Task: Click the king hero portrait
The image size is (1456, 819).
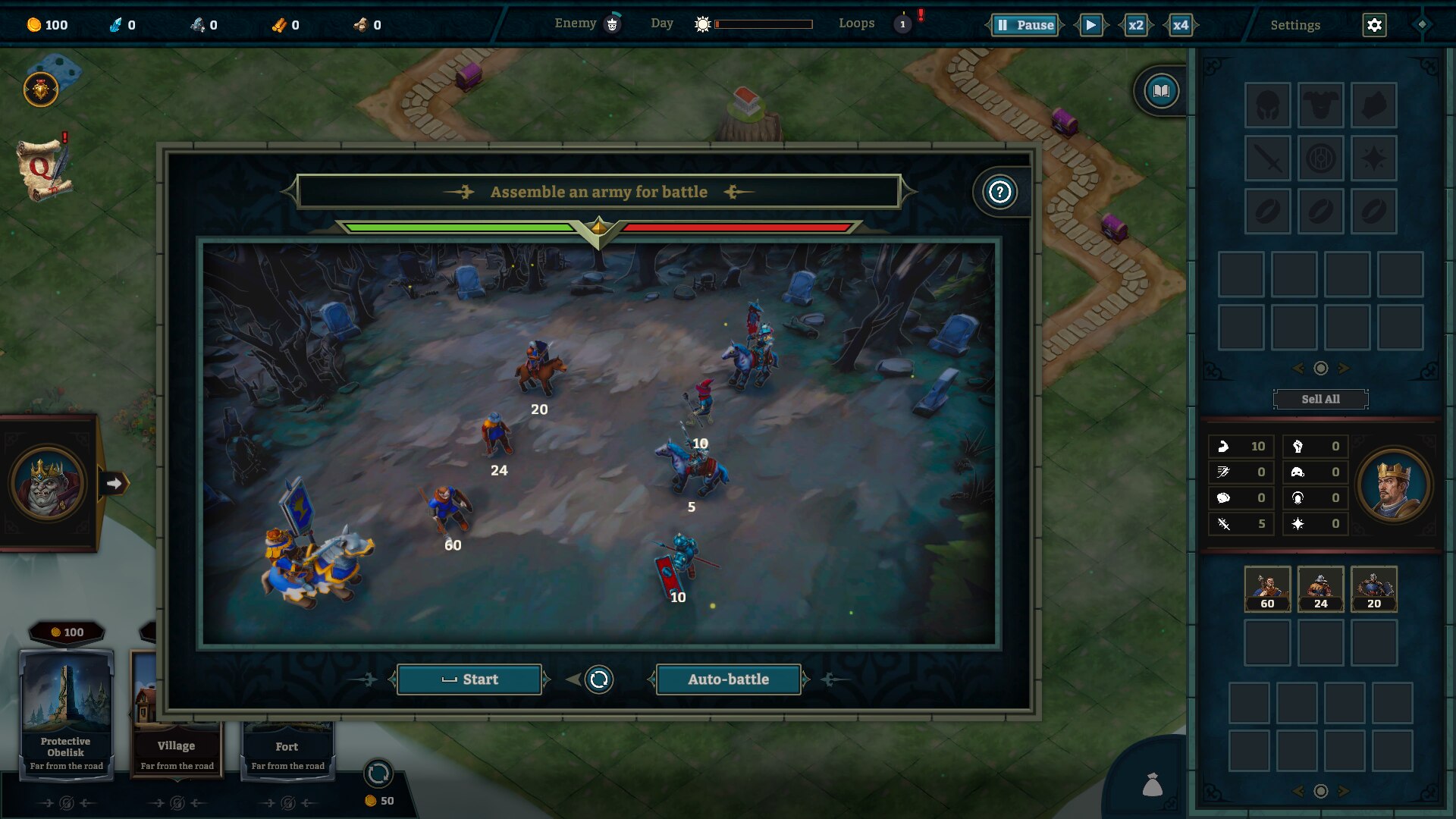Action: 1393,485
